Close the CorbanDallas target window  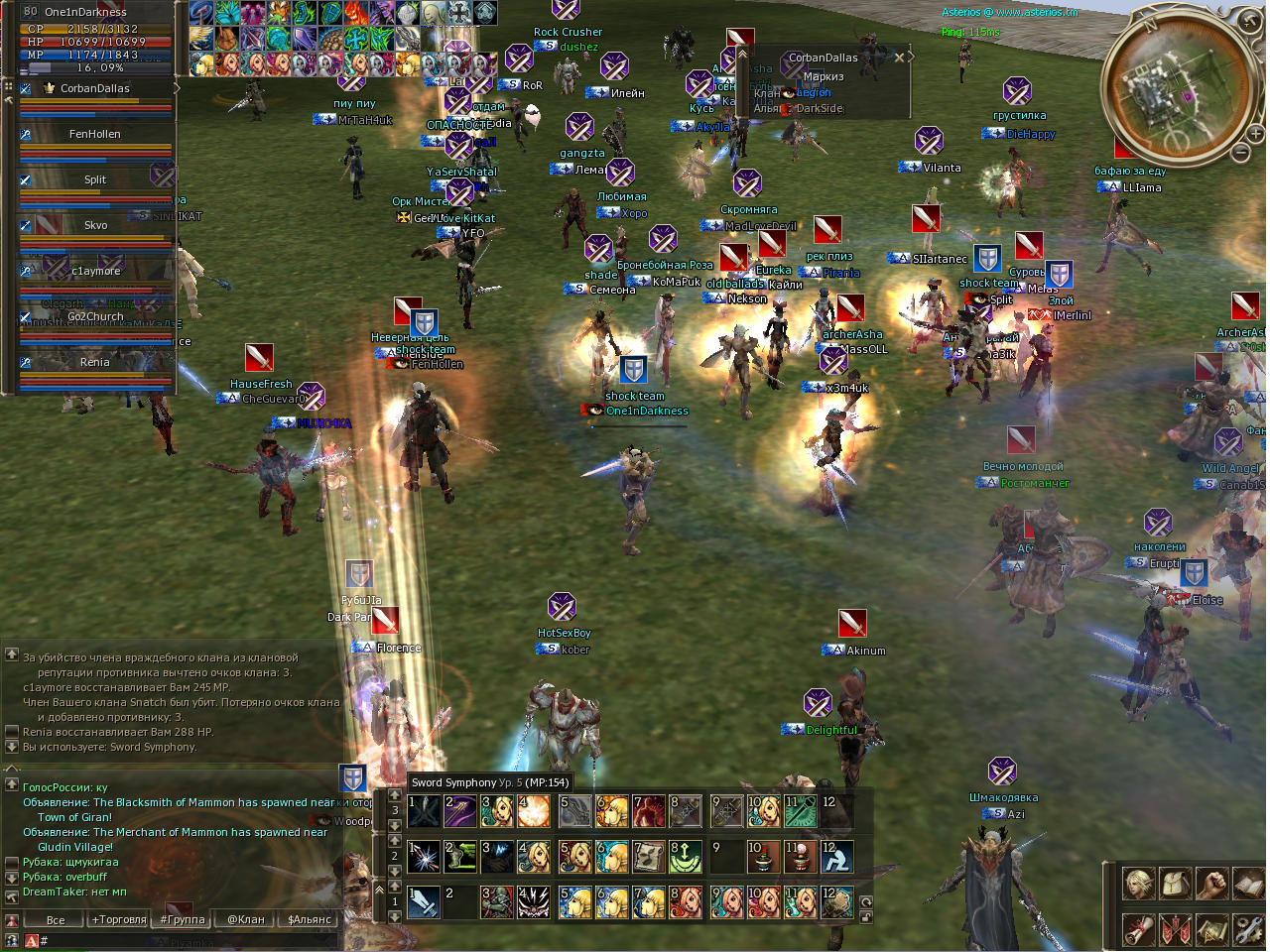tap(899, 58)
